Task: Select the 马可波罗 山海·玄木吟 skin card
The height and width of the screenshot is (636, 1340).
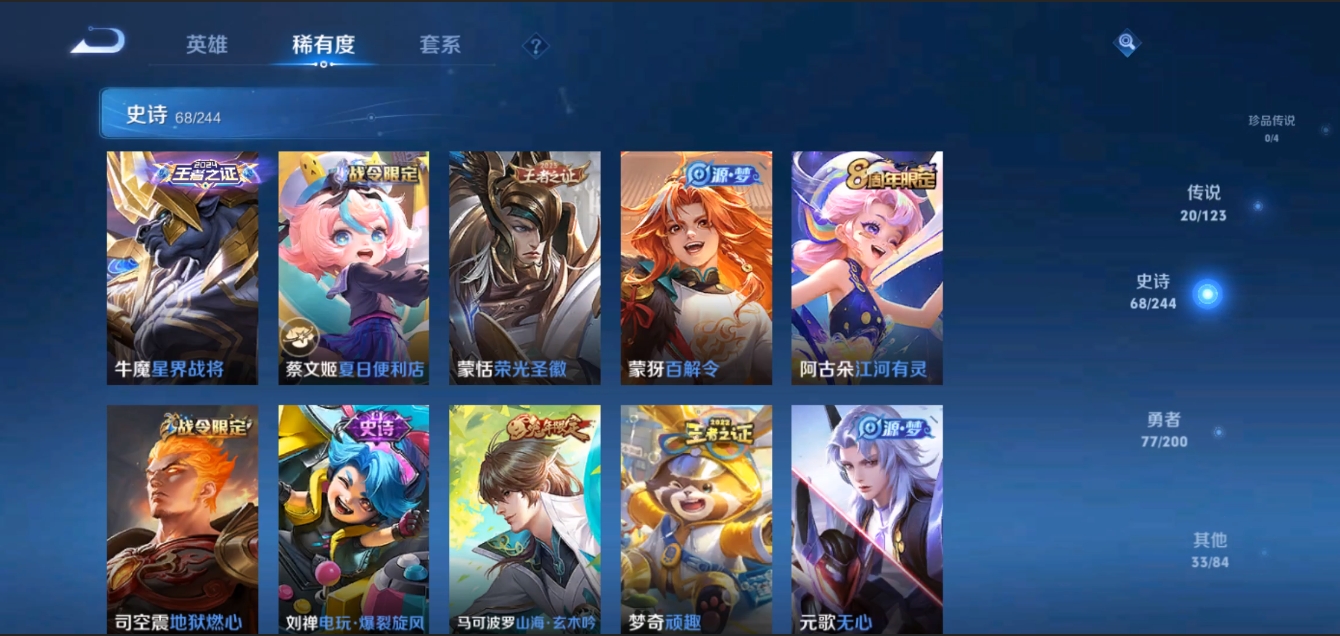Action: click(x=525, y=518)
